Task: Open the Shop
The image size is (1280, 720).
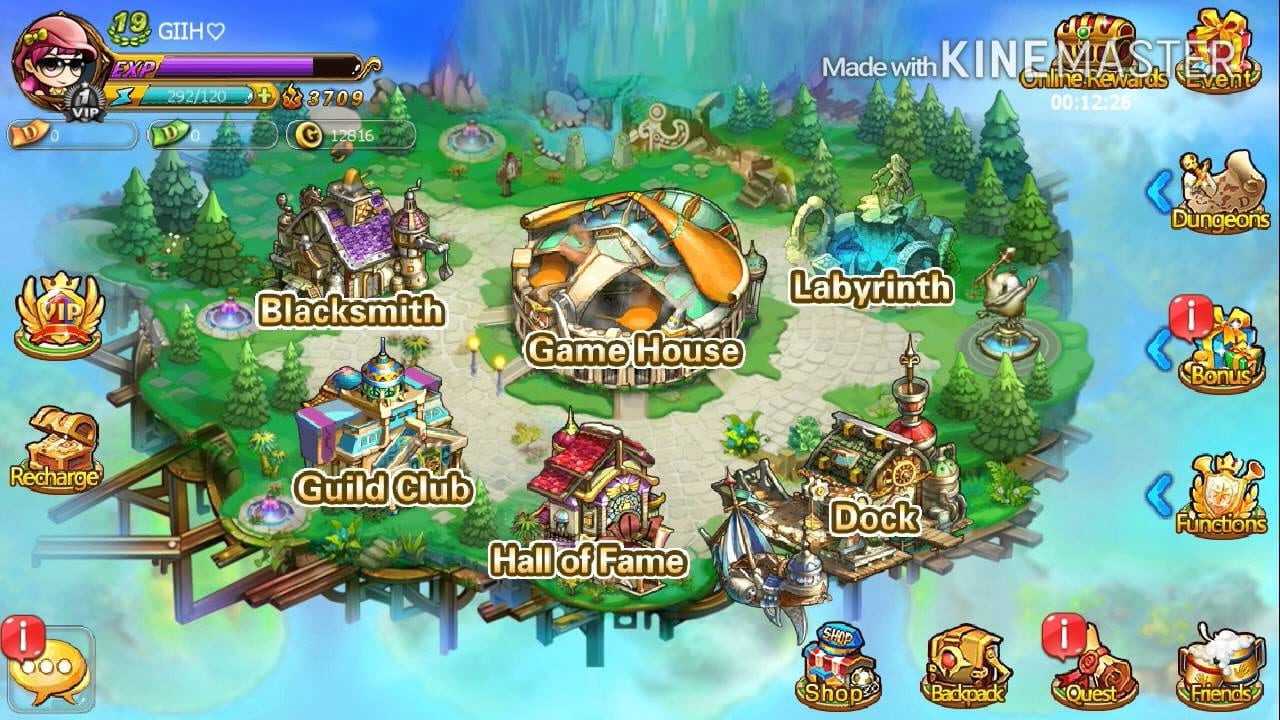Action: pos(838,665)
